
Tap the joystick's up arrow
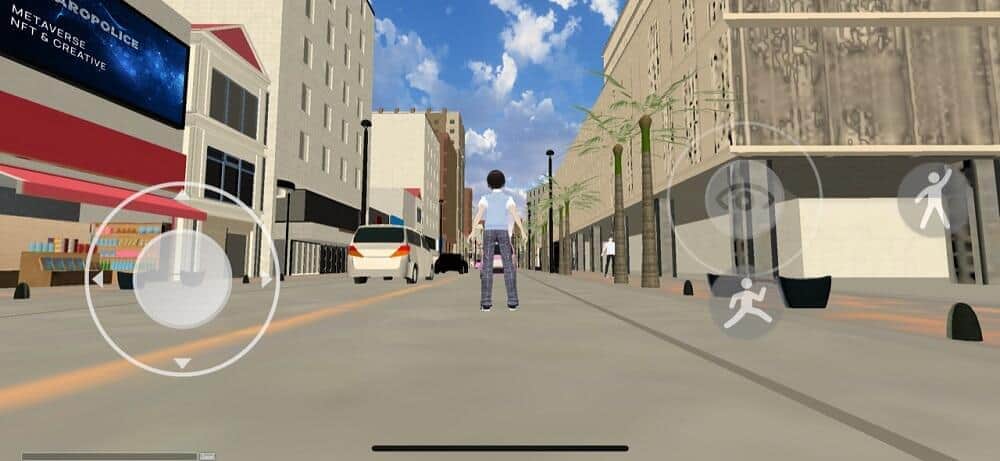[182, 195]
